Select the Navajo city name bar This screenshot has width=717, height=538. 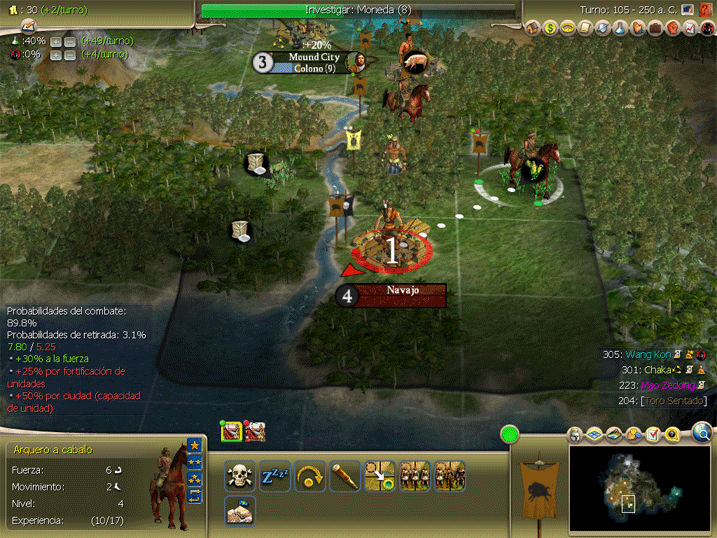tap(402, 295)
